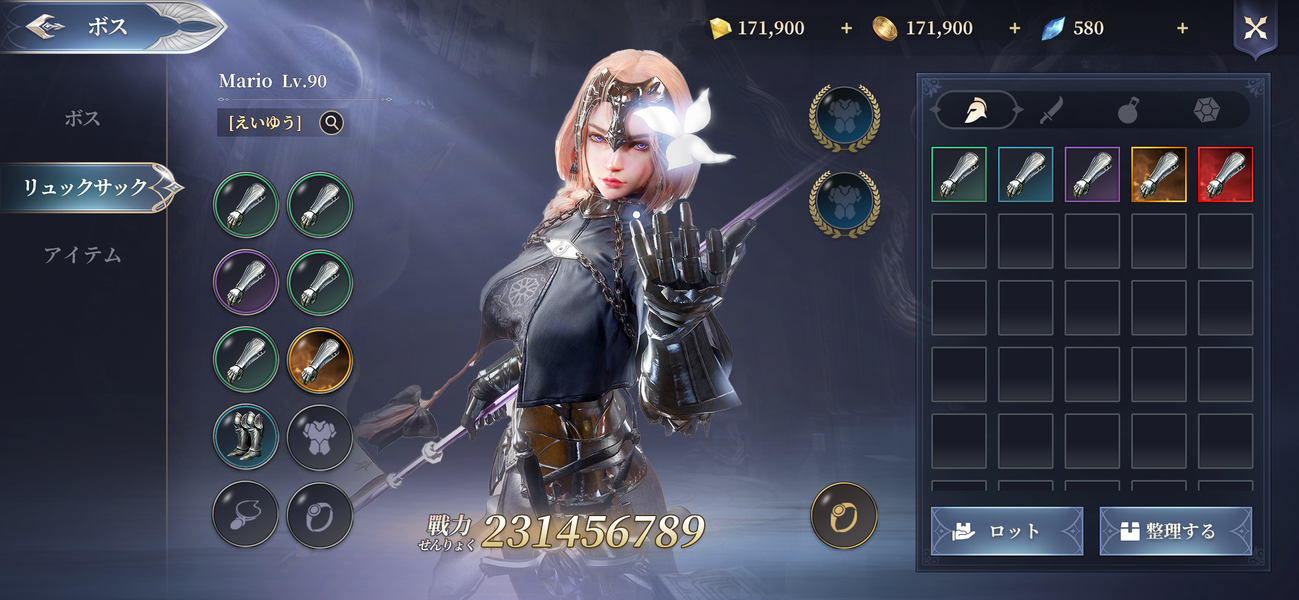Image resolution: width=1299 pixels, height=600 pixels.
Task: Show the potion flask inventory tab
Action: [x=1128, y=110]
